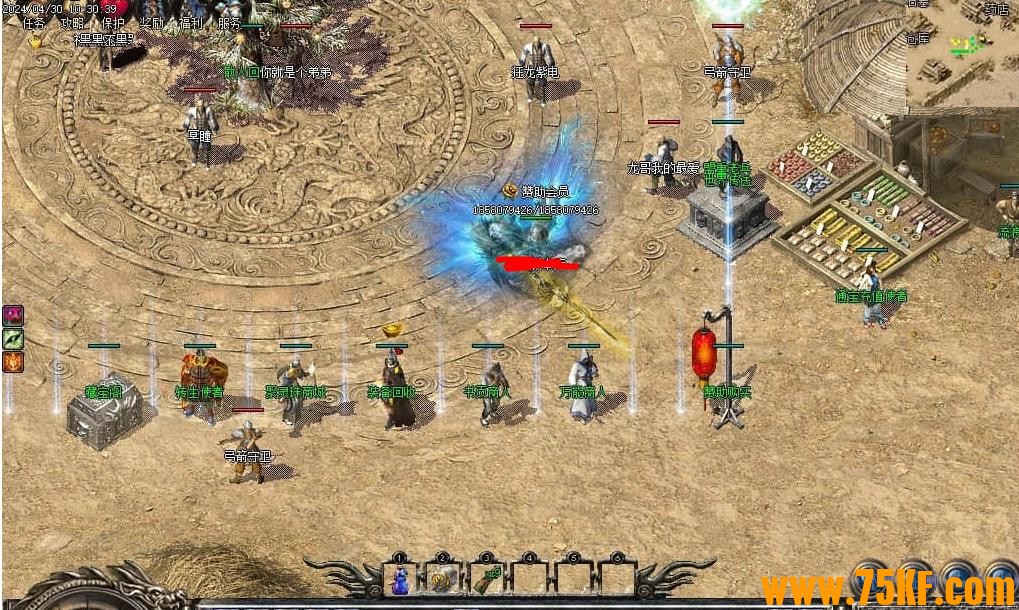Open the 攻略 guide menu
1019x610 pixels.
tap(72, 23)
